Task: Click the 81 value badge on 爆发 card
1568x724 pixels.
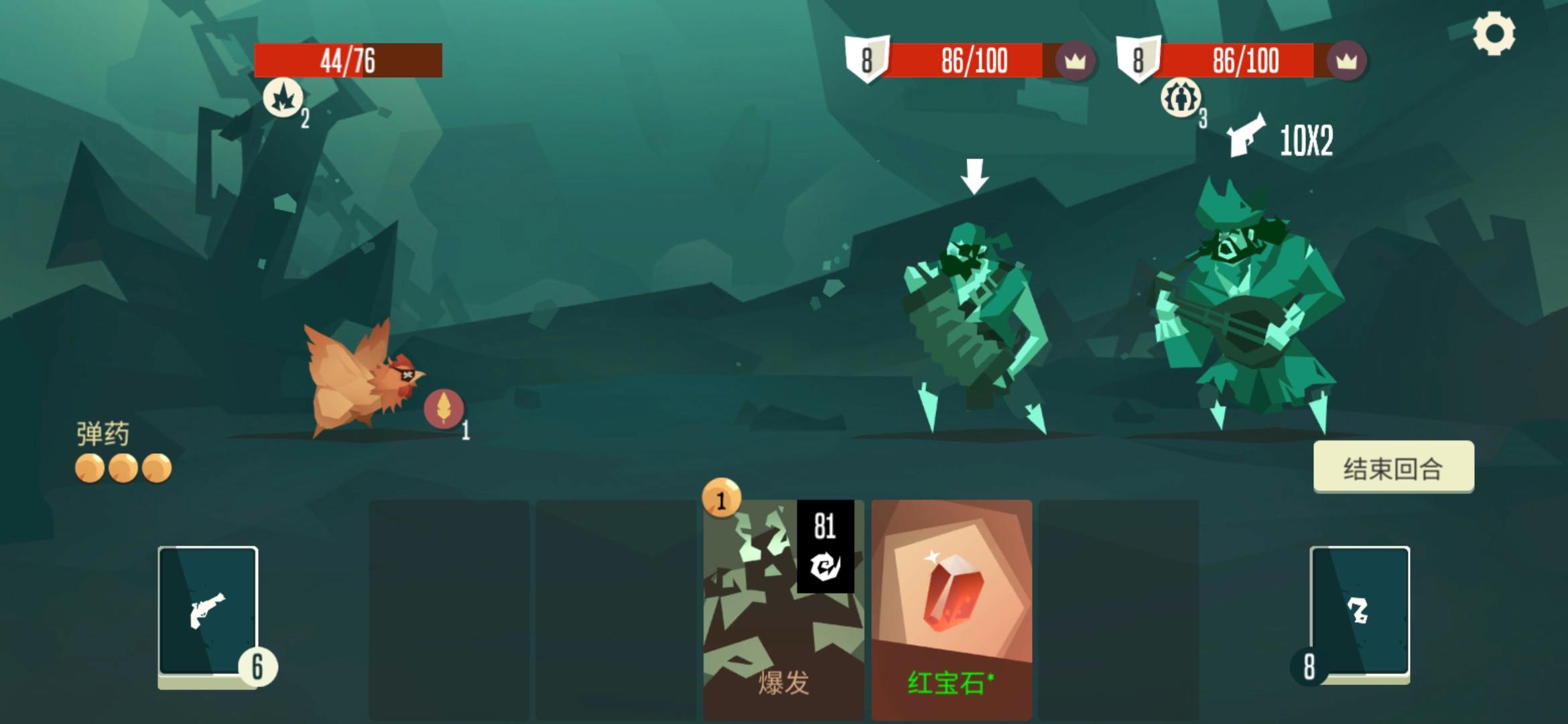Action: (x=826, y=526)
